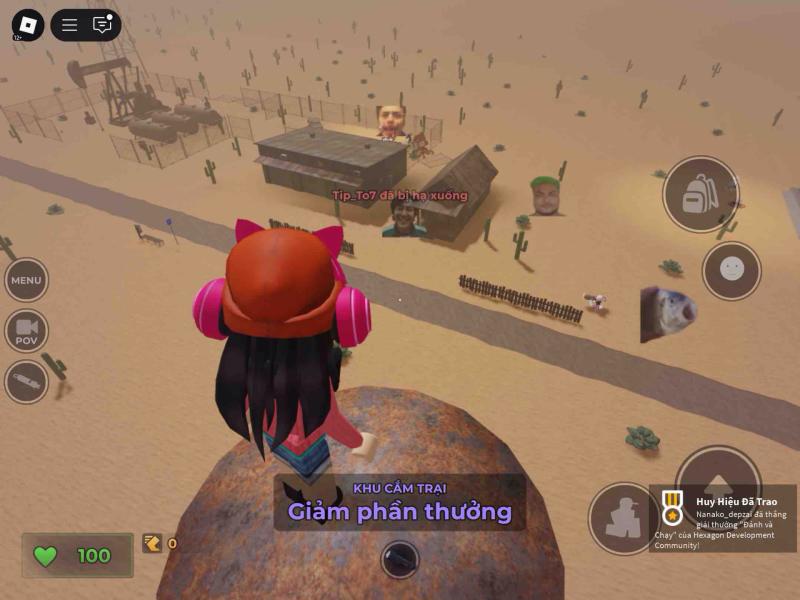Open the smiley face emote button

(732, 270)
